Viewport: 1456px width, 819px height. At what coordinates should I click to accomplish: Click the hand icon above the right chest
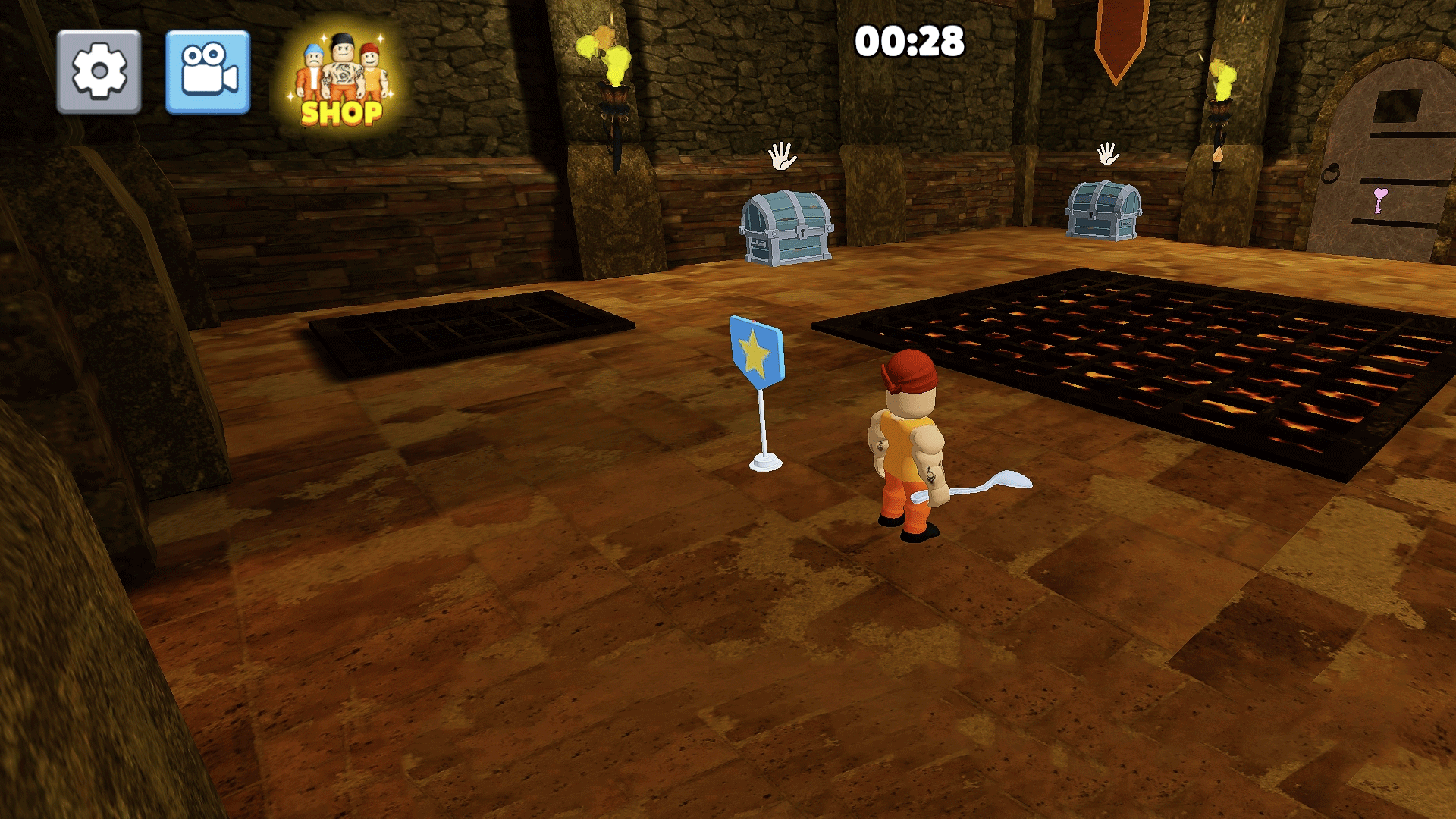coord(1109,155)
